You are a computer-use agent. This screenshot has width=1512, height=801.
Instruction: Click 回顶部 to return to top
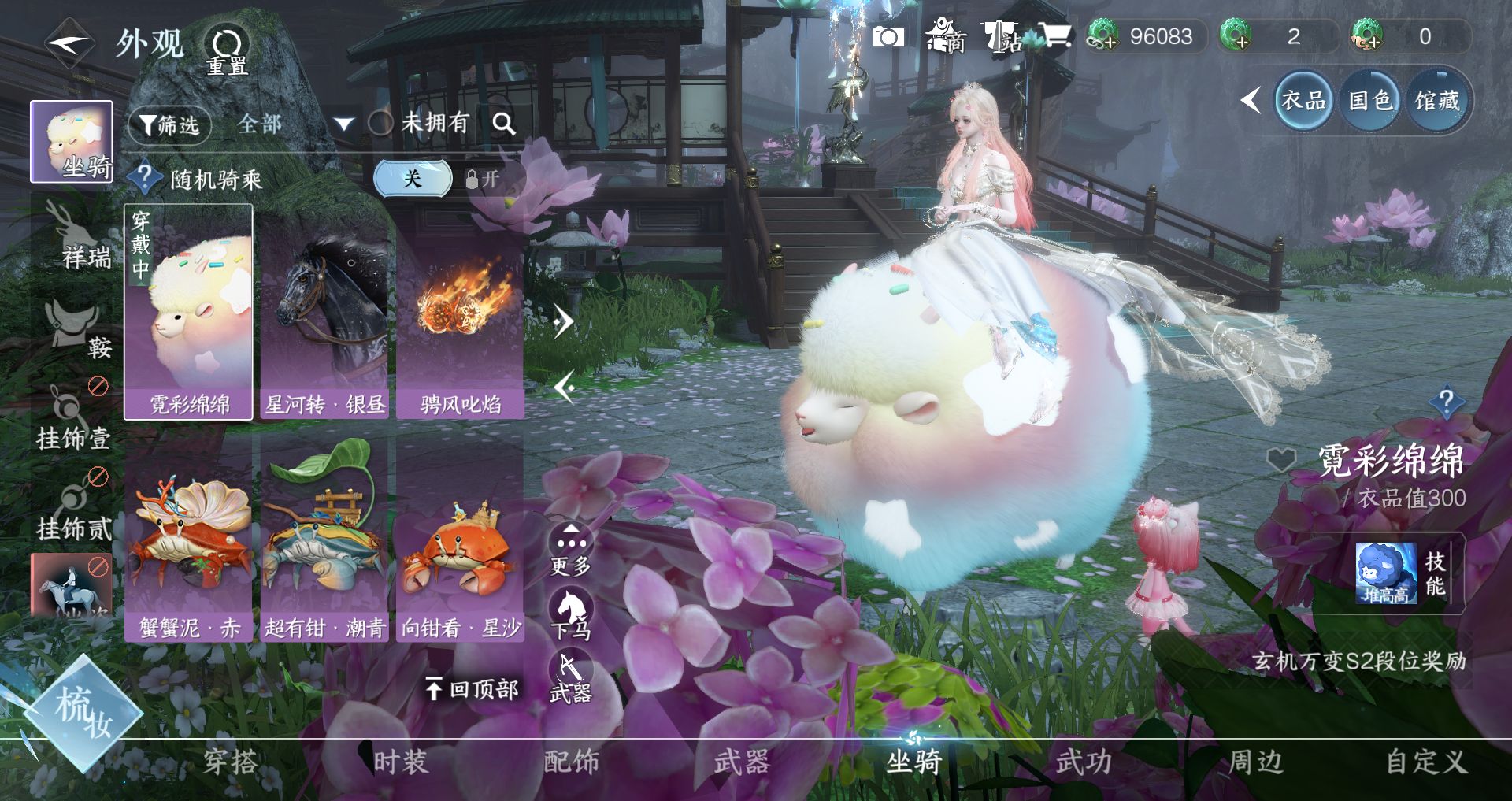tap(472, 689)
